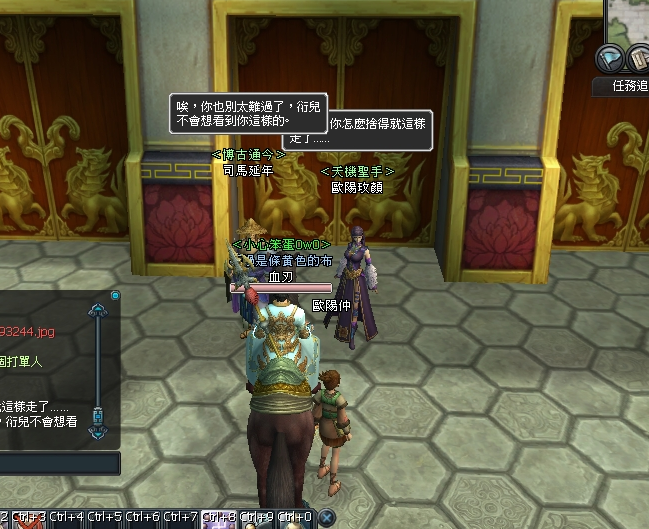The height and width of the screenshot is (529, 649).
Task: Click the chat log's scroll-down arrow
Action: tap(98, 432)
